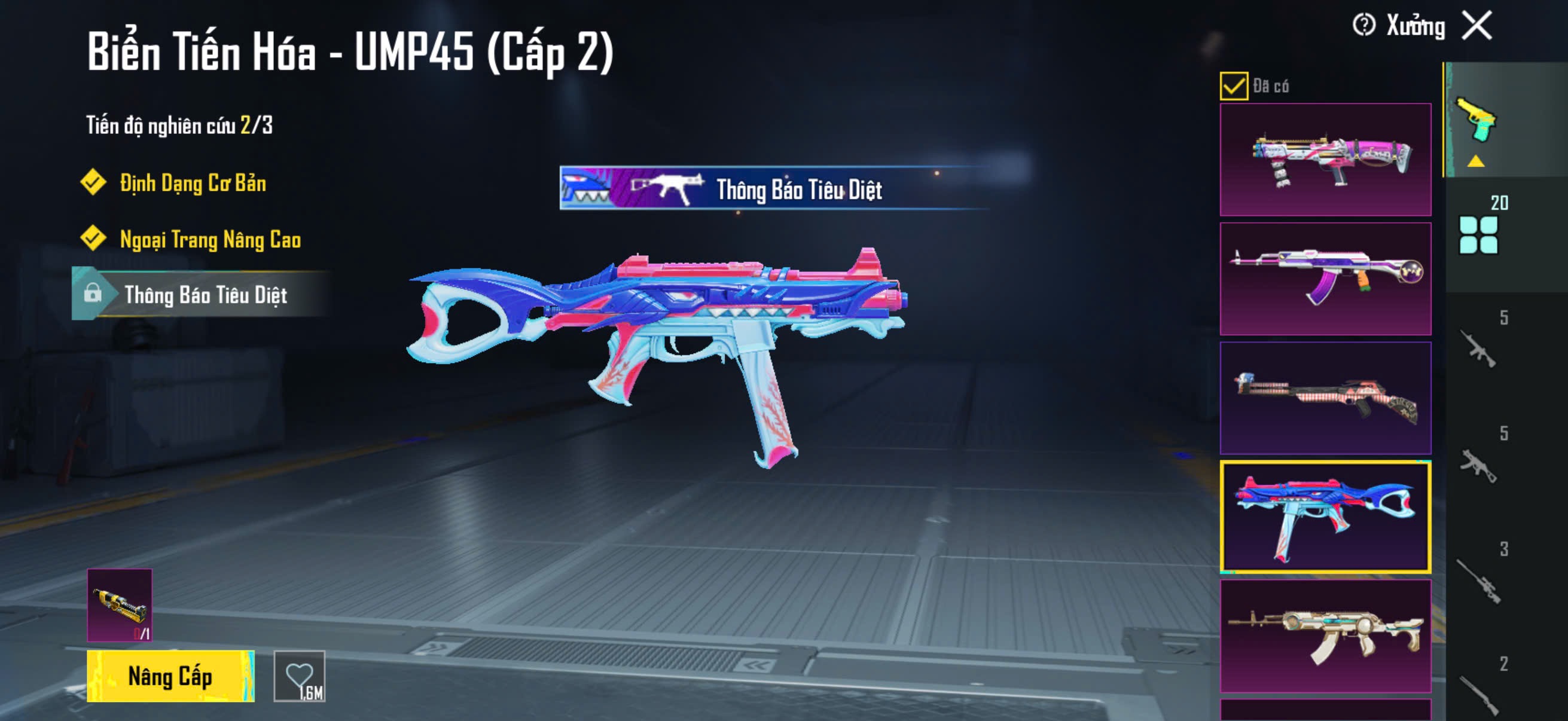Select the blue shark UMP45 skin thumbnail
The width and height of the screenshot is (1568, 721).
(1325, 517)
